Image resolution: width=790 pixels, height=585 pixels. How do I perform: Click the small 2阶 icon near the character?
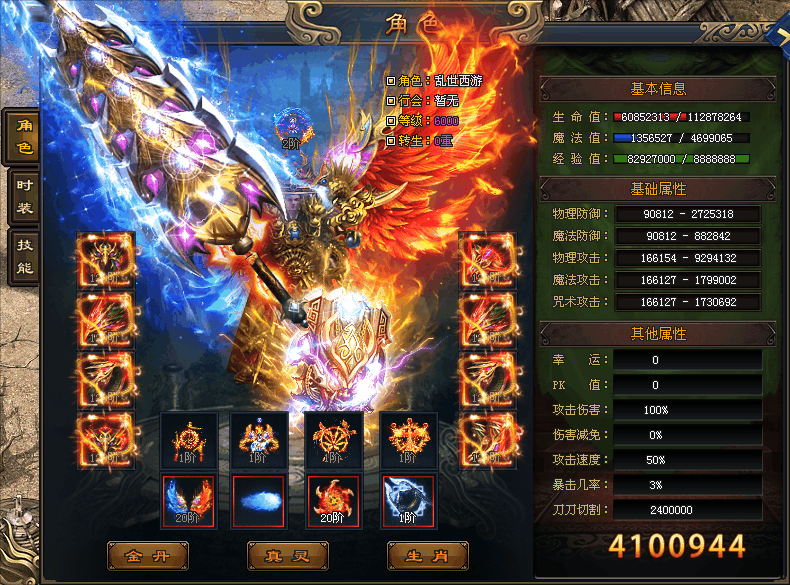pos(291,128)
